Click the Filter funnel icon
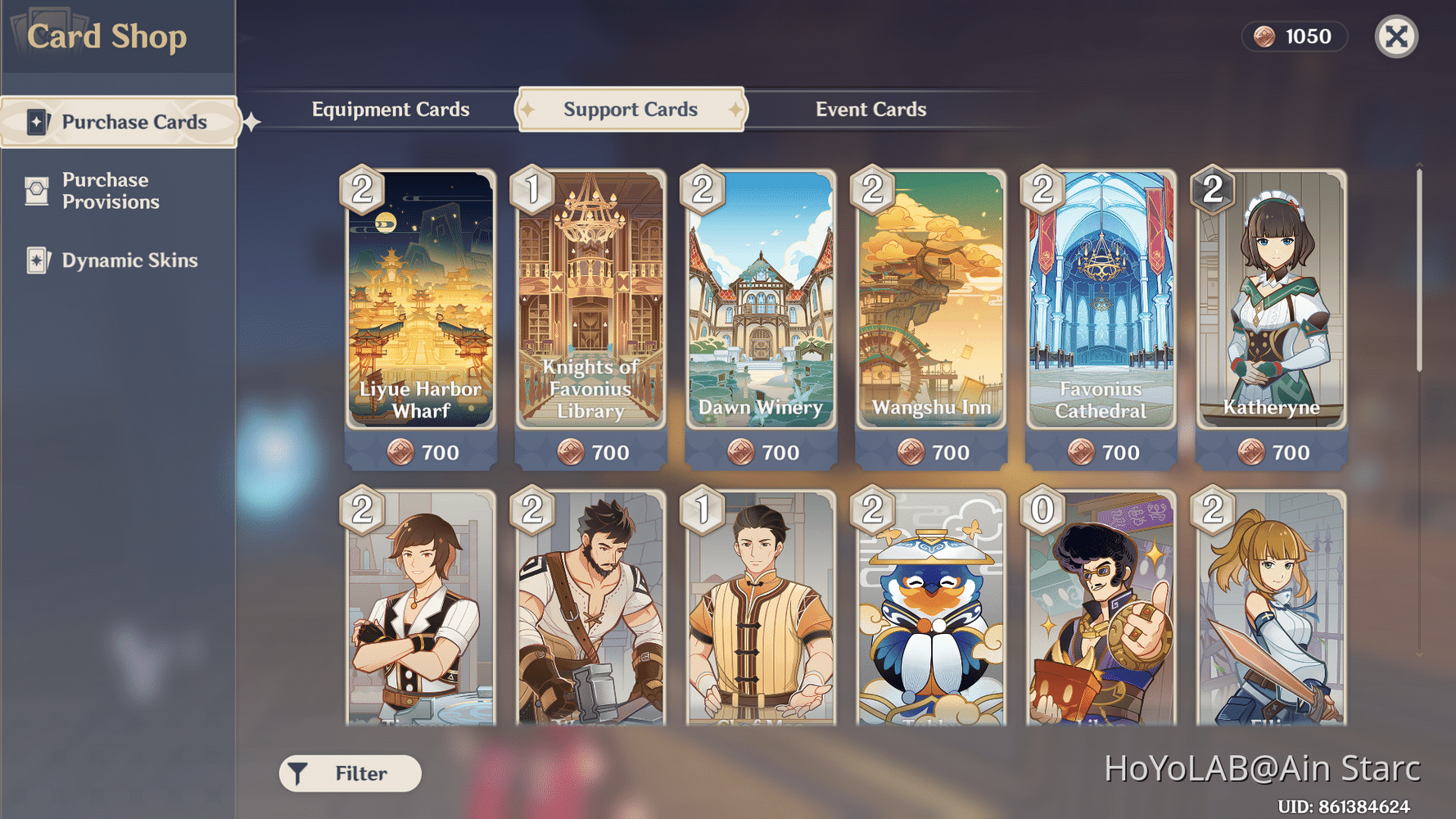The image size is (1456, 819). coord(296,772)
